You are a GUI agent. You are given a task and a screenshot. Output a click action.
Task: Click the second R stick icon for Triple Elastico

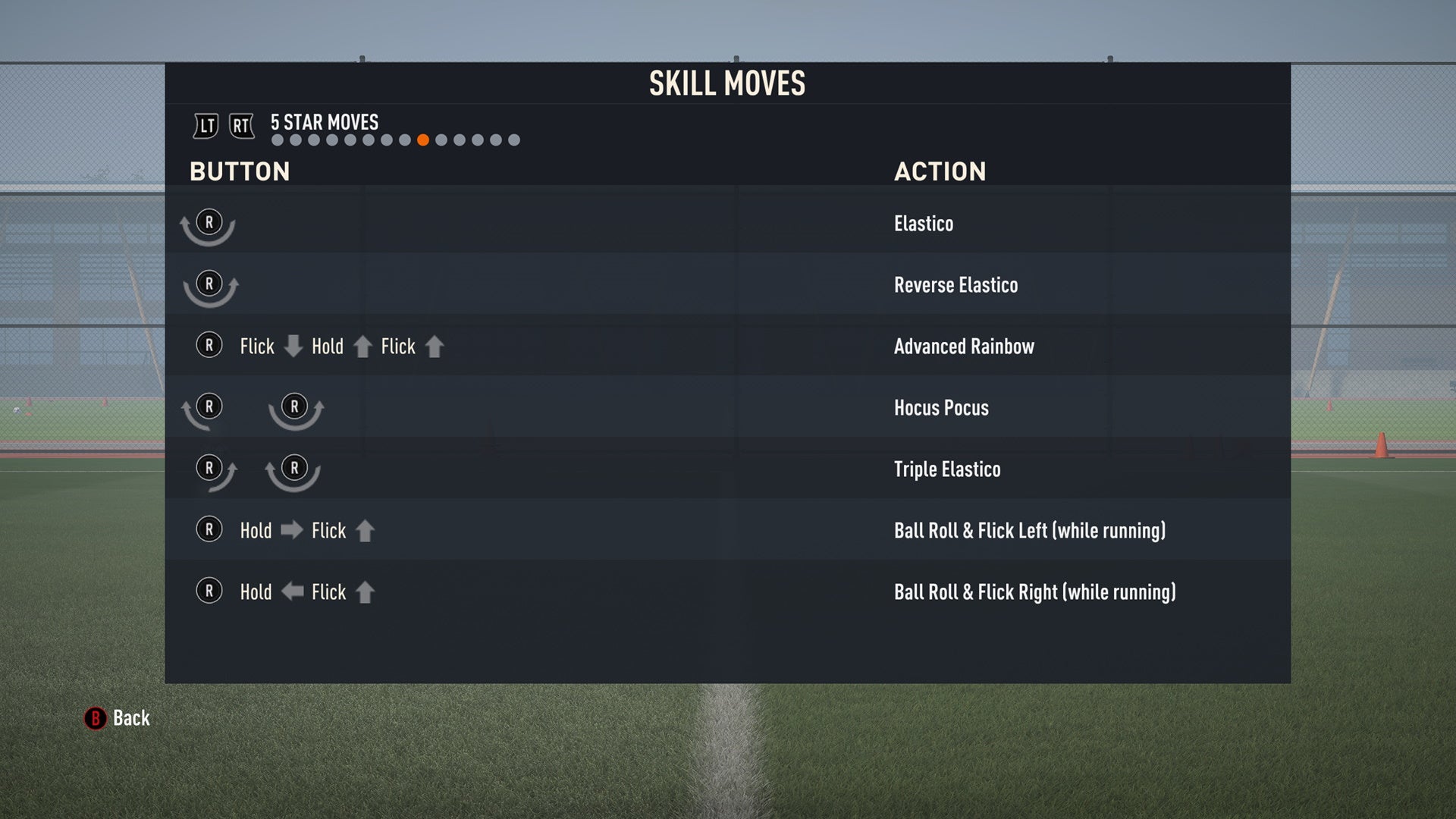point(294,468)
